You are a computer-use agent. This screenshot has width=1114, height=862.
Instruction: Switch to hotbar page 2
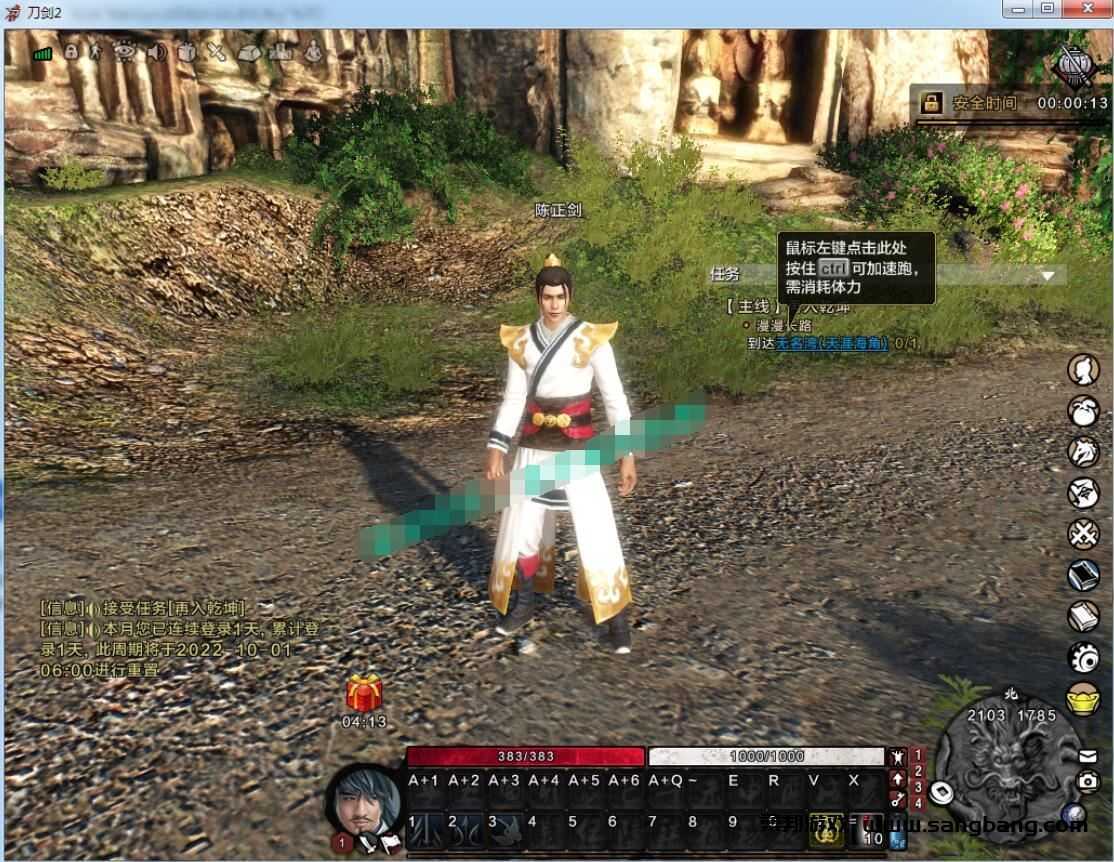point(919,772)
